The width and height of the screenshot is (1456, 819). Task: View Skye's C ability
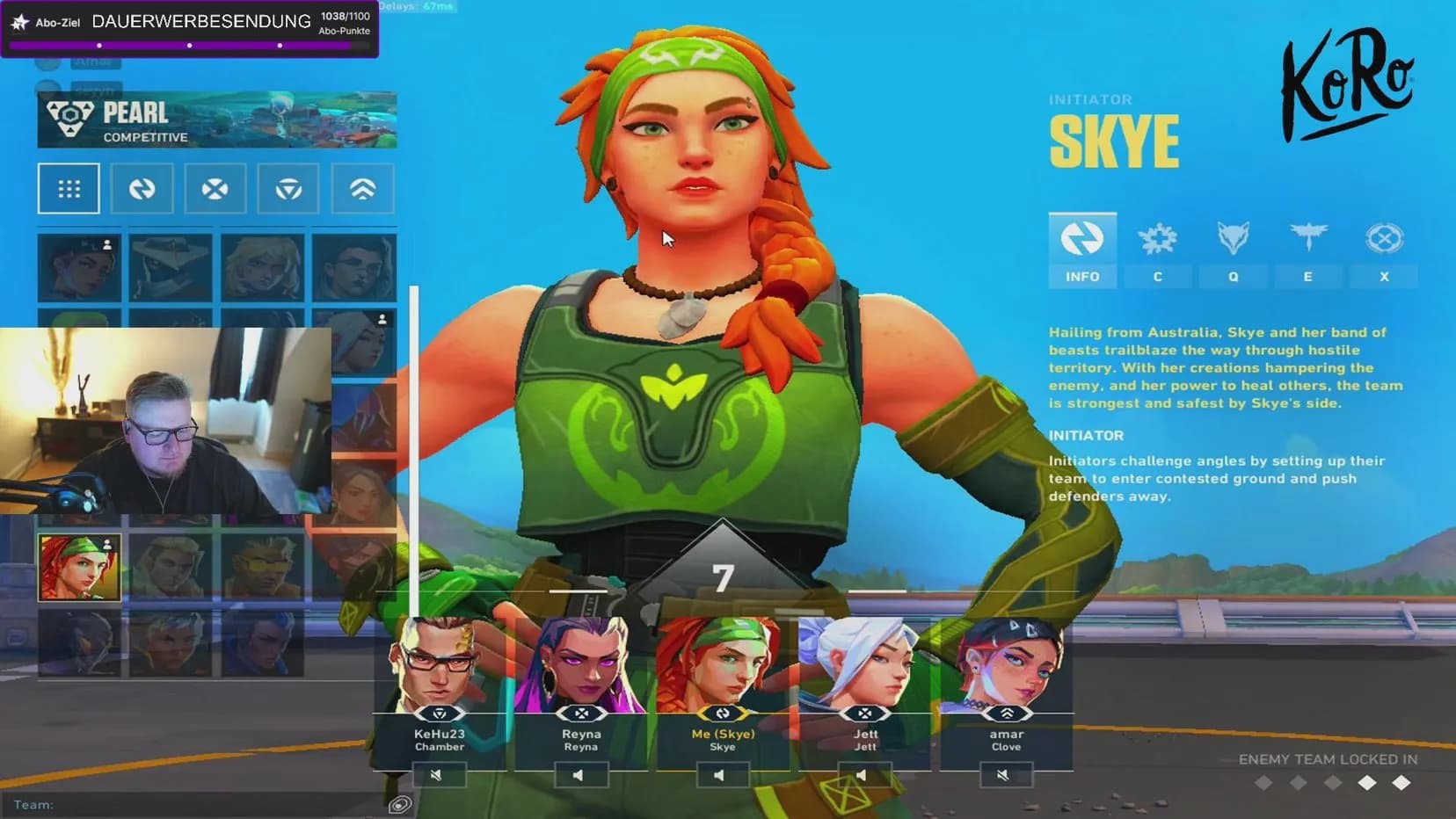click(1157, 250)
